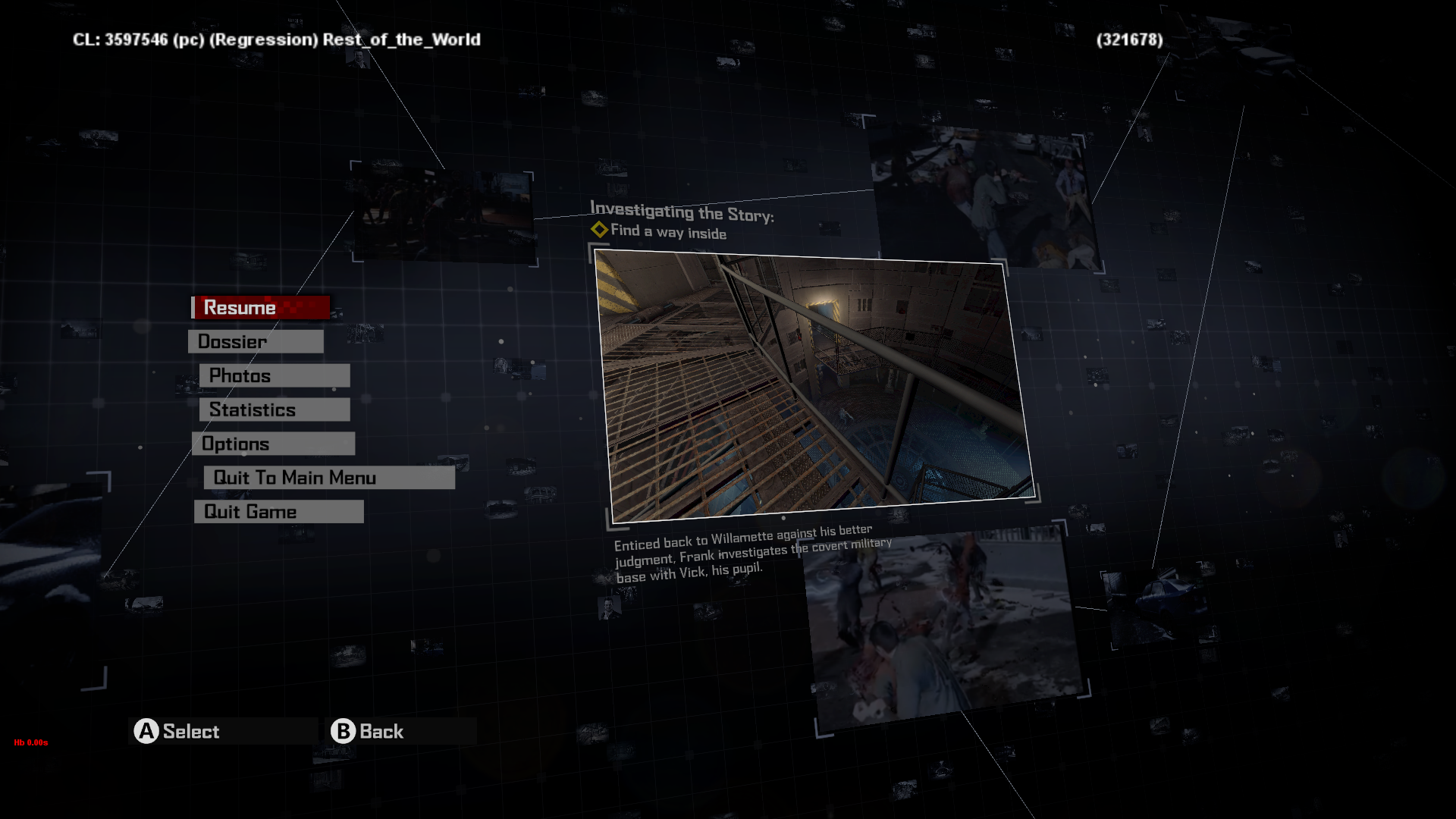
Task: Click the dark scene thumbnail upper left
Action: 442,212
